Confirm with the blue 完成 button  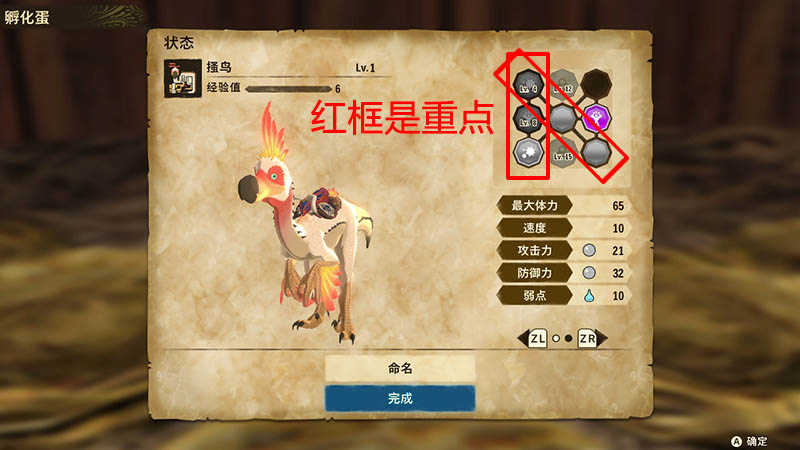(399, 398)
